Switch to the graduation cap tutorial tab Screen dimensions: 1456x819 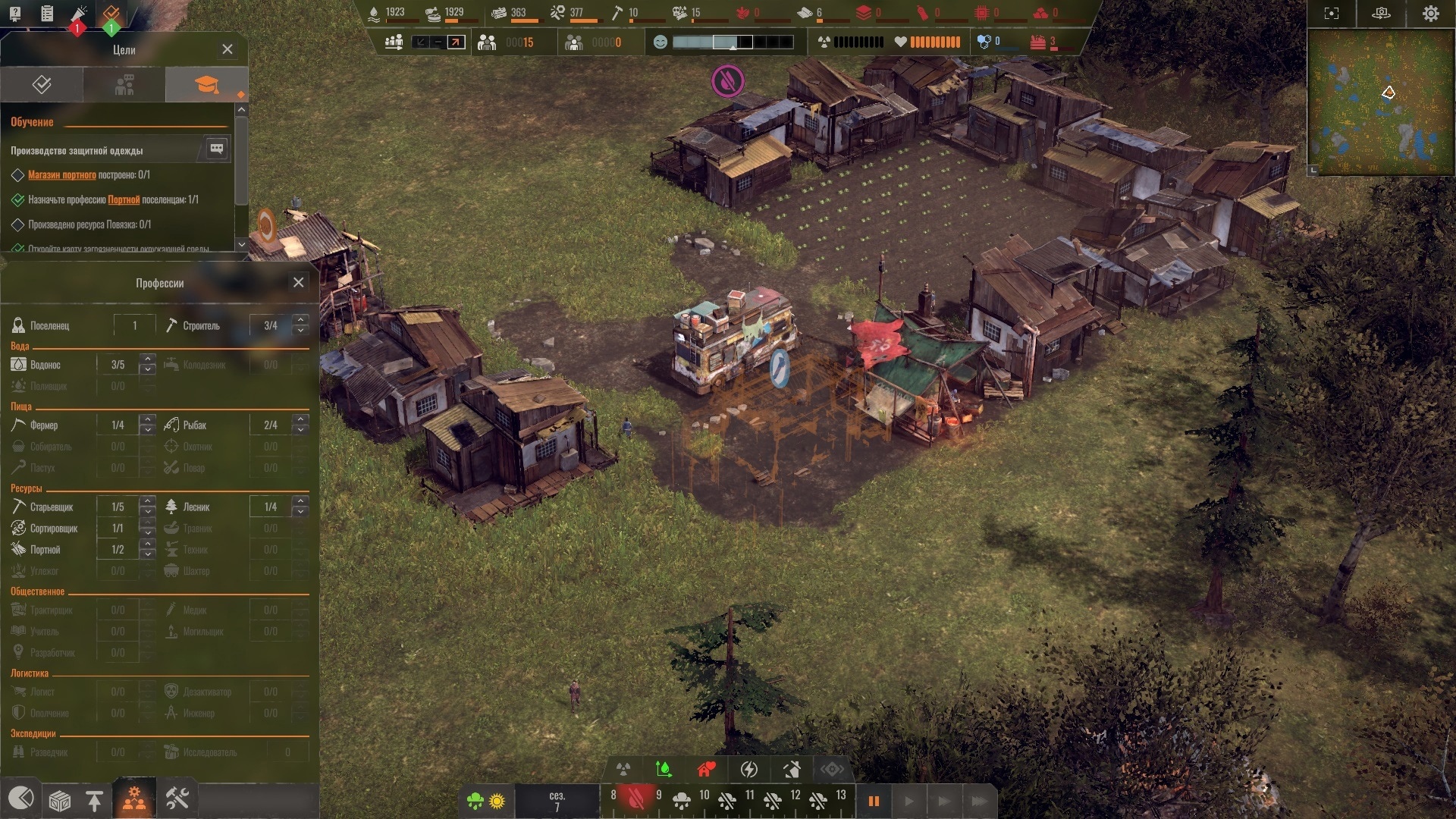click(206, 84)
